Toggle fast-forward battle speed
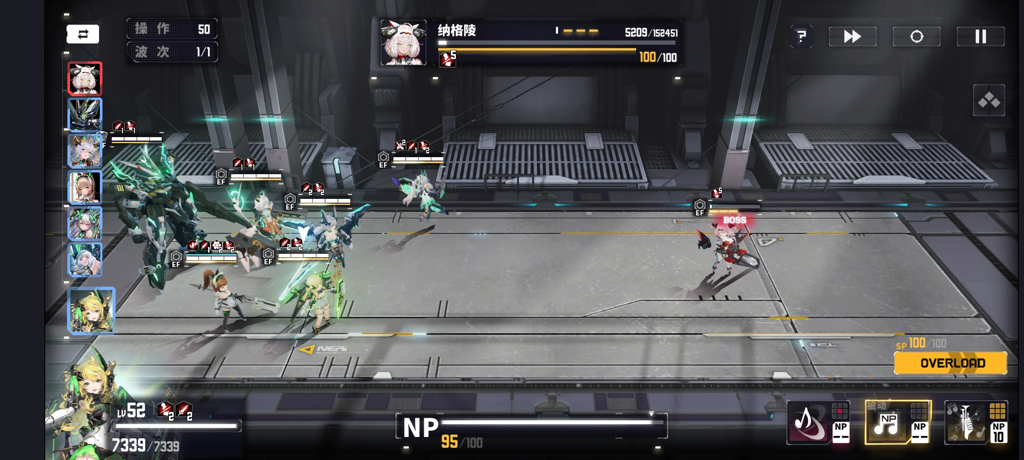This screenshot has height=460, width=1024. (852, 37)
